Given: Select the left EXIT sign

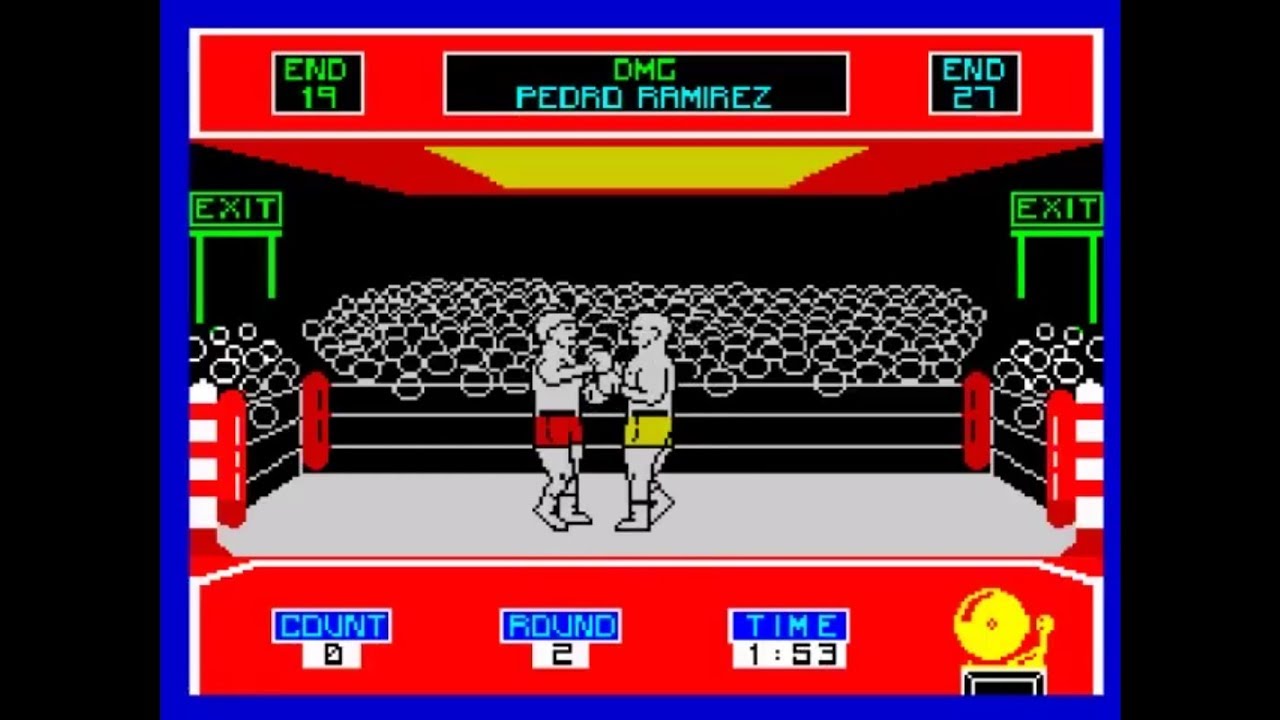Looking at the screenshot, I should (236, 210).
